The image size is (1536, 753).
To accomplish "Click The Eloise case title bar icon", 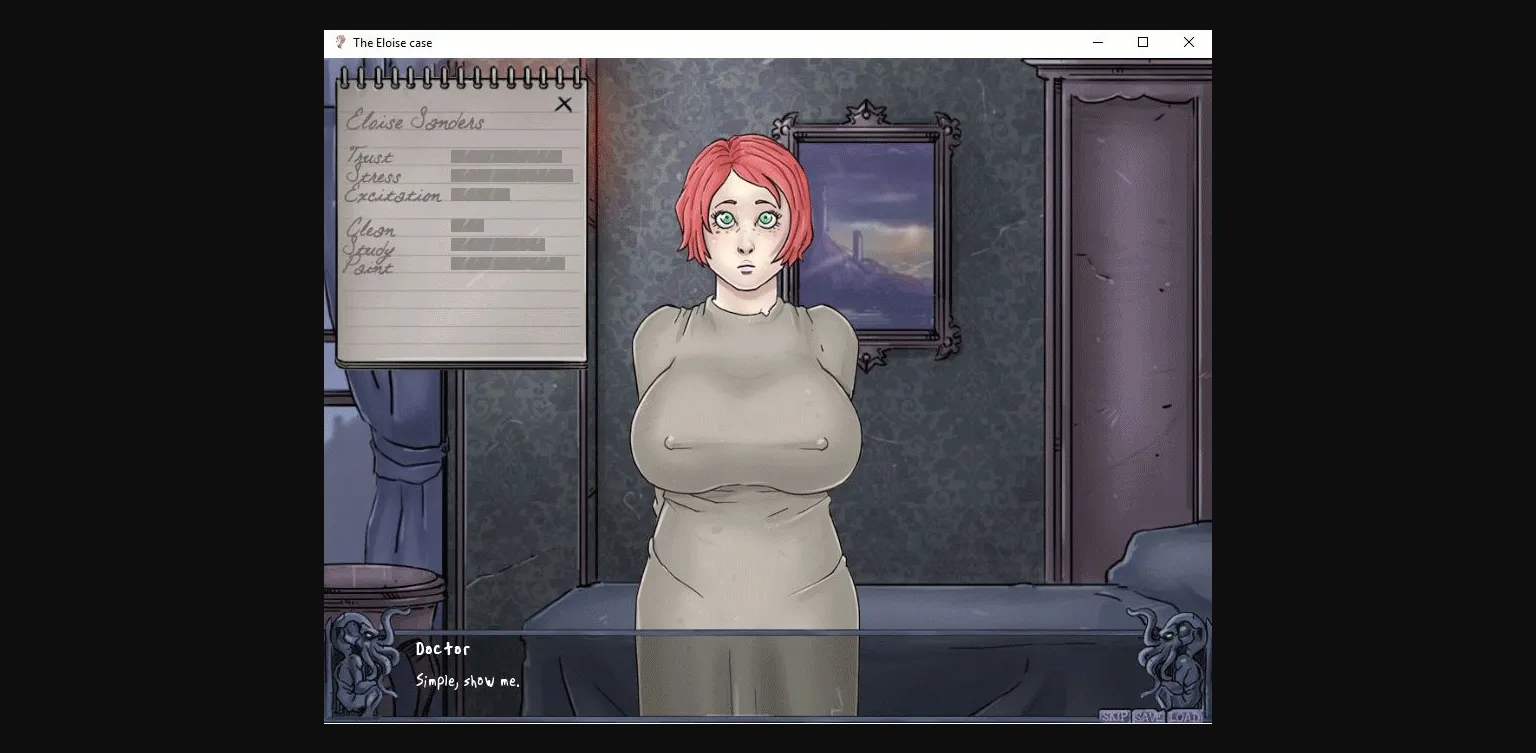I will click(x=339, y=43).
